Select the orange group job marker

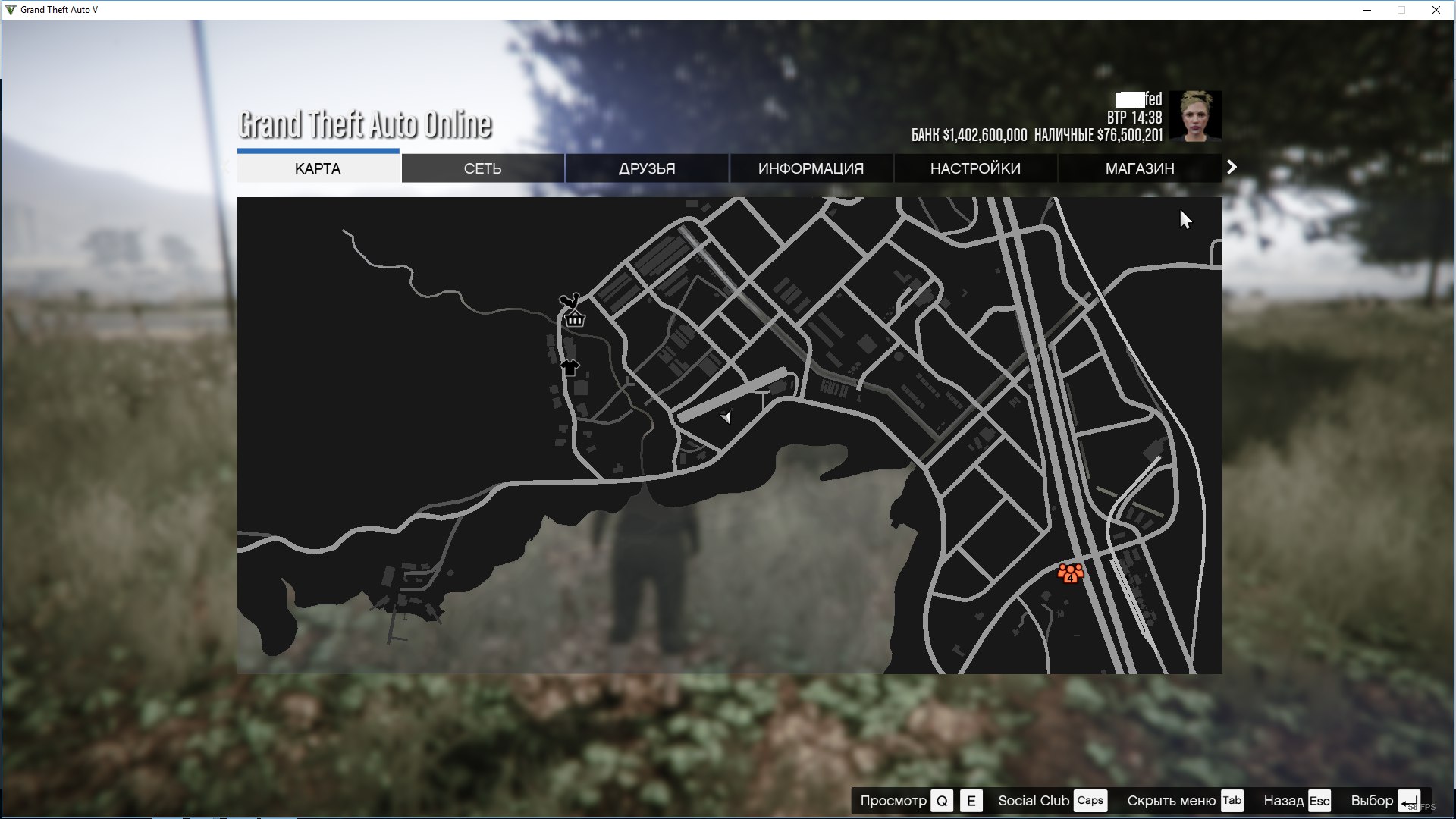tap(1070, 573)
